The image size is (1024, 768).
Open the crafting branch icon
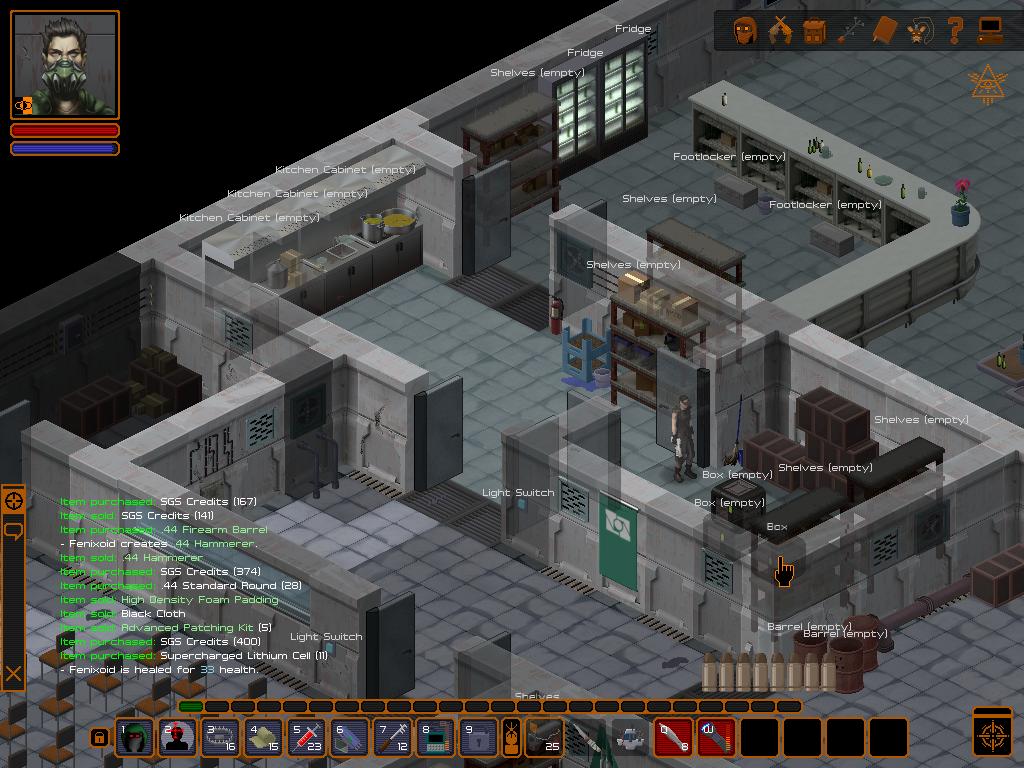coord(850,31)
